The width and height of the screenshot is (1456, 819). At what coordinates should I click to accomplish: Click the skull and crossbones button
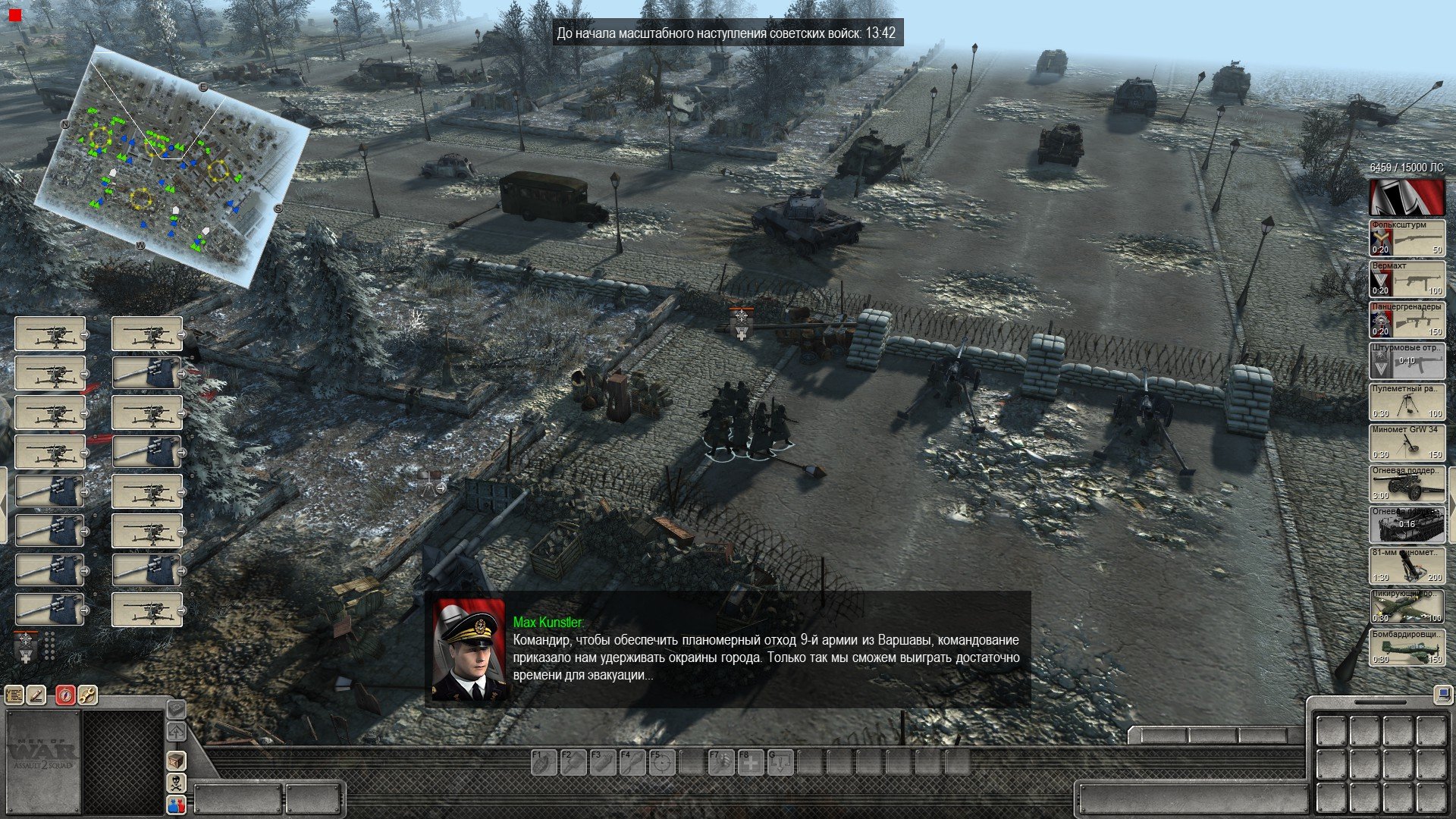click(x=176, y=783)
